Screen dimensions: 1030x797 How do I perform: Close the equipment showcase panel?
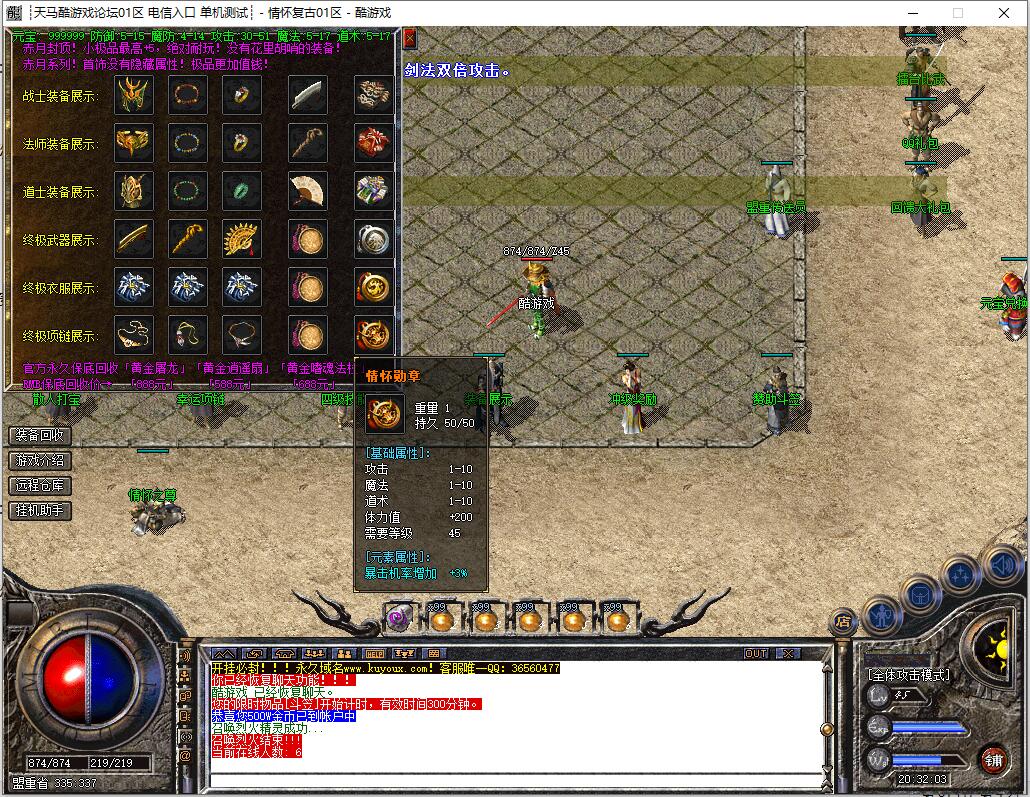click(x=410, y=38)
